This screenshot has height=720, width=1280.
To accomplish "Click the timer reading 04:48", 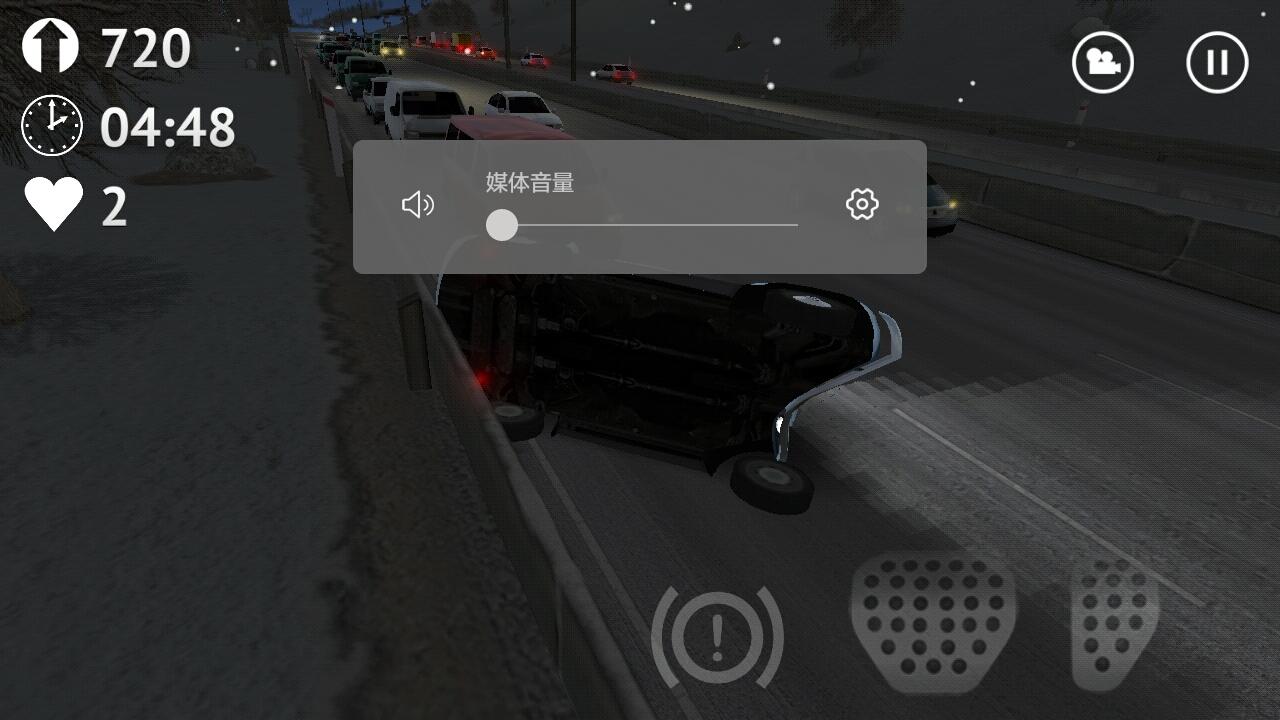I will point(167,125).
